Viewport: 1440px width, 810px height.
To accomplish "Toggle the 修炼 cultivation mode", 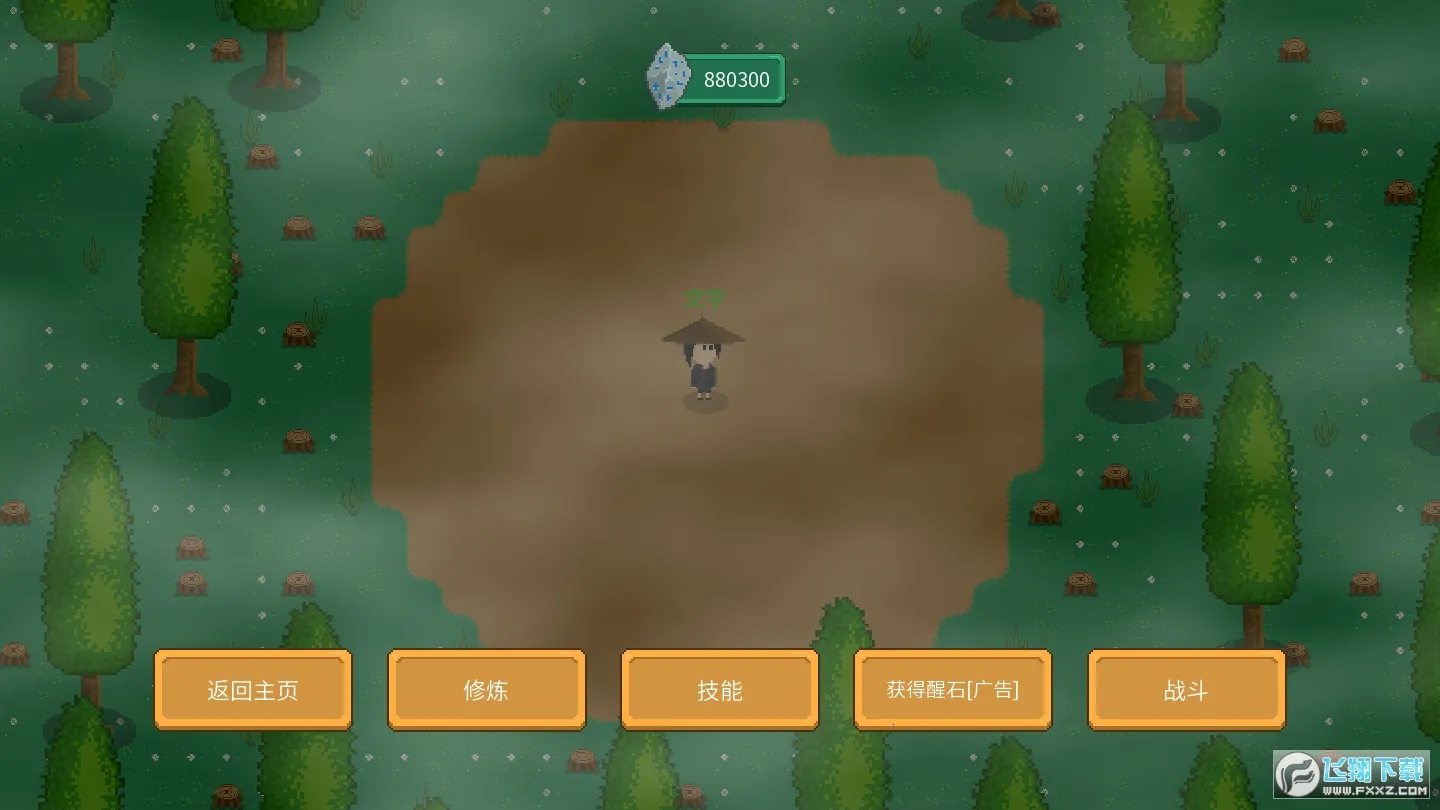I will (x=486, y=690).
